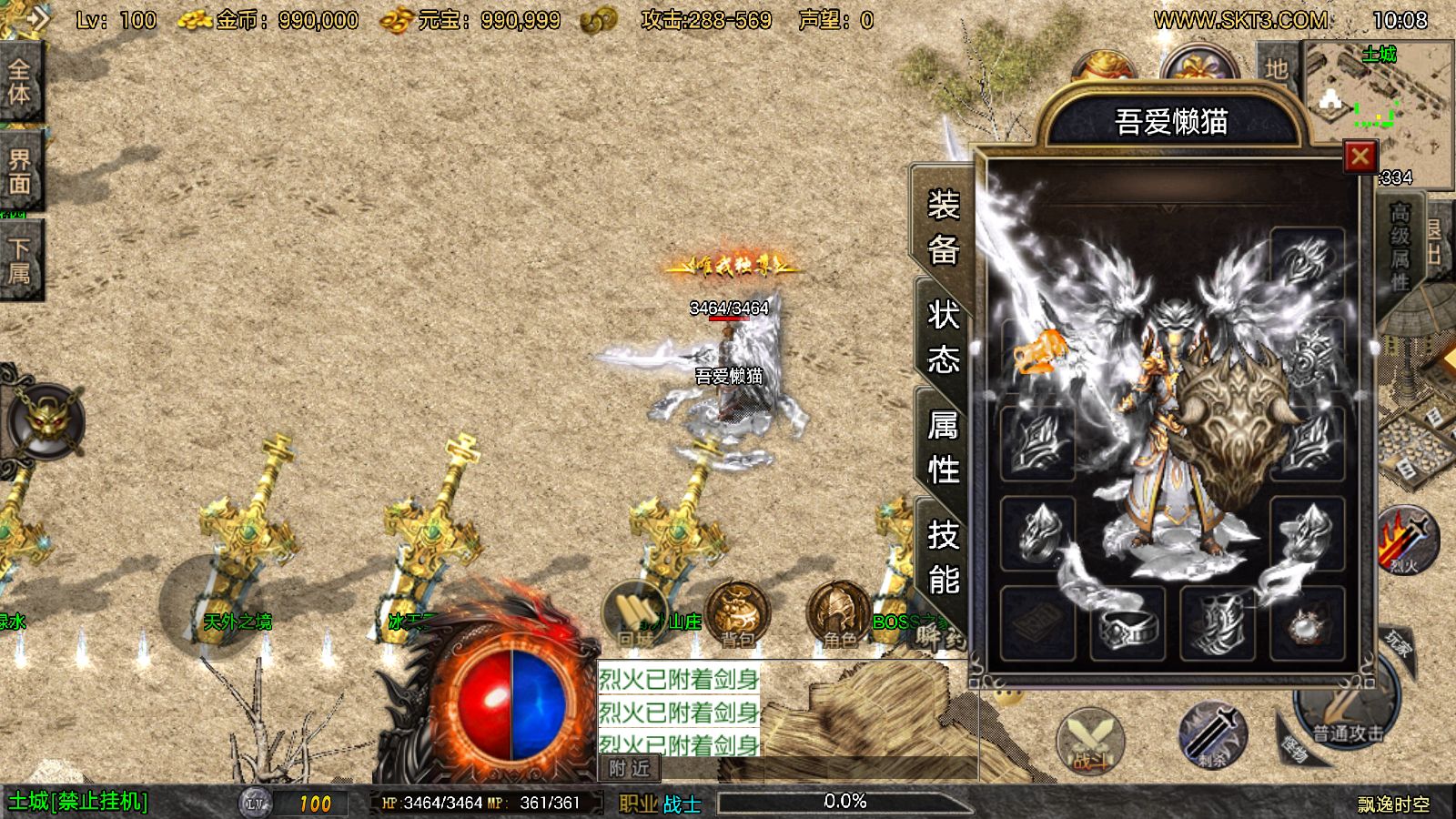Close the character equipment panel
This screenshot has height=819, width=1456.
tap(1360, 157)
